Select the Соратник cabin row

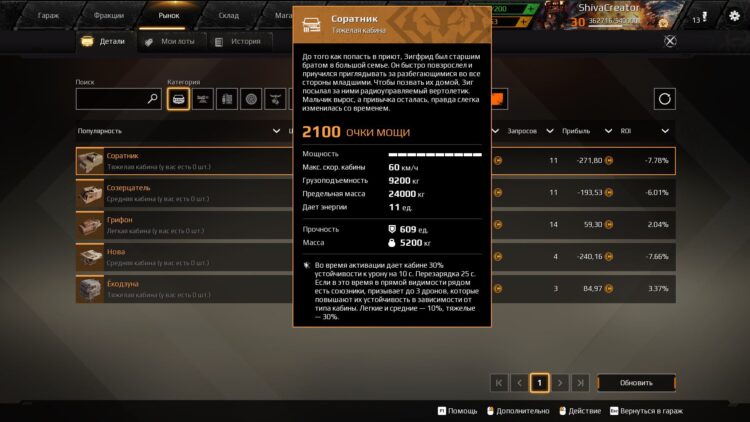coord(180,161)
